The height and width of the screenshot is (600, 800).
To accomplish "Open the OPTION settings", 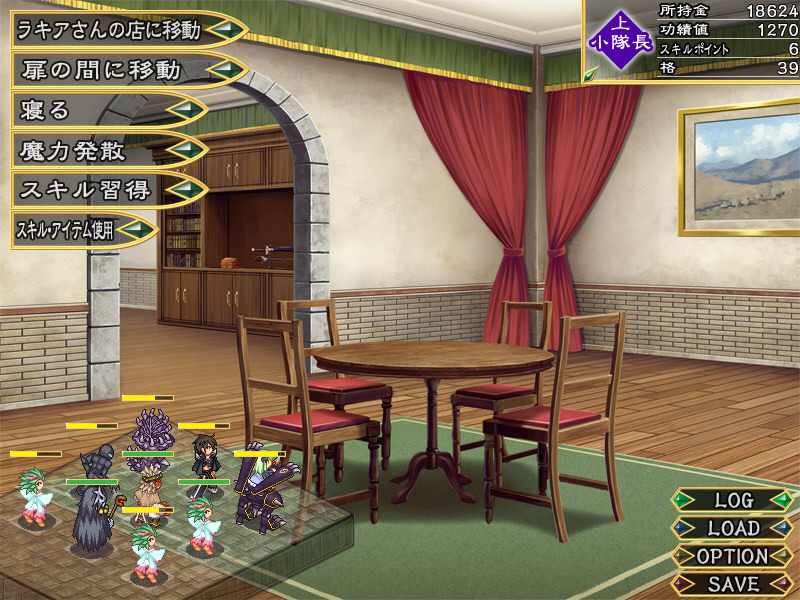I will [x=734, y=555].
